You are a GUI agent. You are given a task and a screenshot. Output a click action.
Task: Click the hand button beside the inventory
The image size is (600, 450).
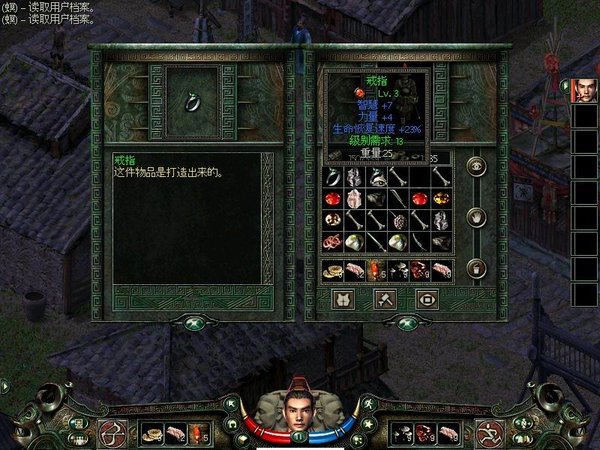pos(476,216)
